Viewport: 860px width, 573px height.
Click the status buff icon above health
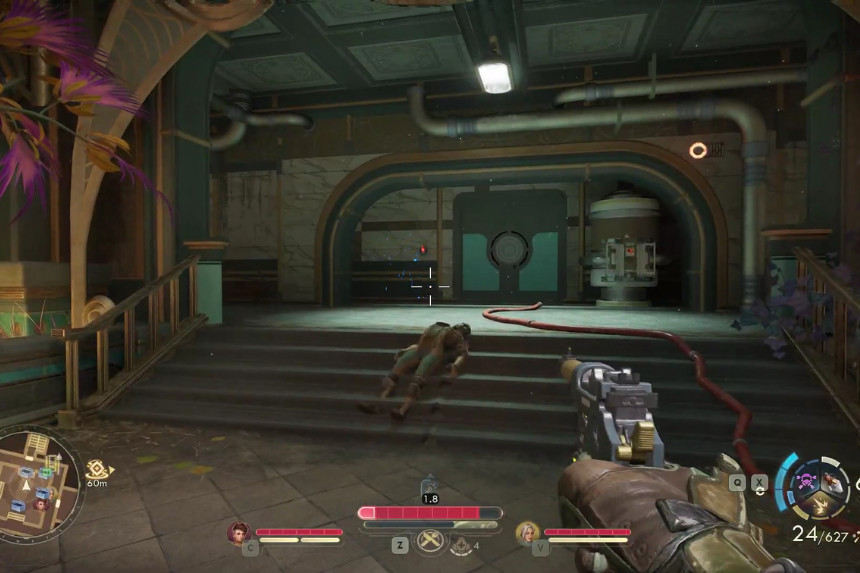[x=430, y=485]
